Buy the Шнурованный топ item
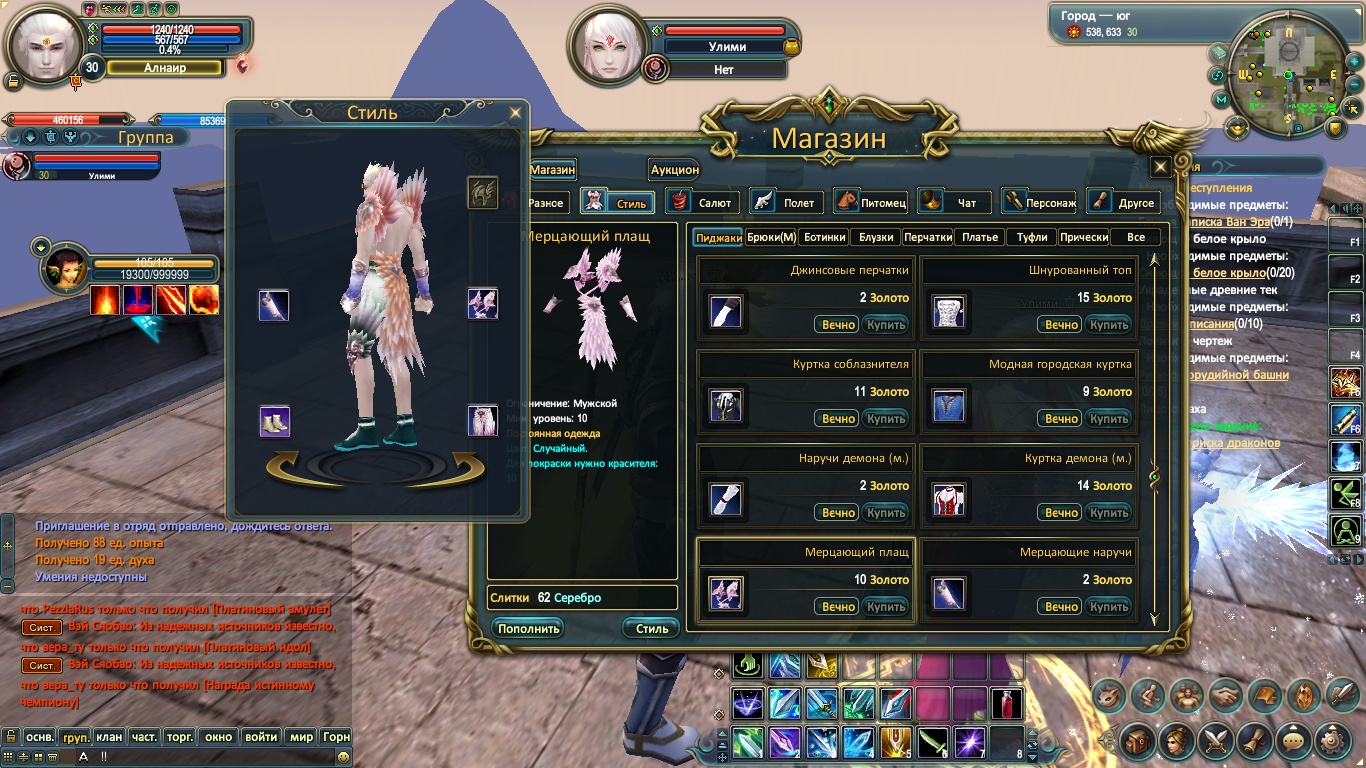Viewport: 1366px width, 768px height. 1109,325
